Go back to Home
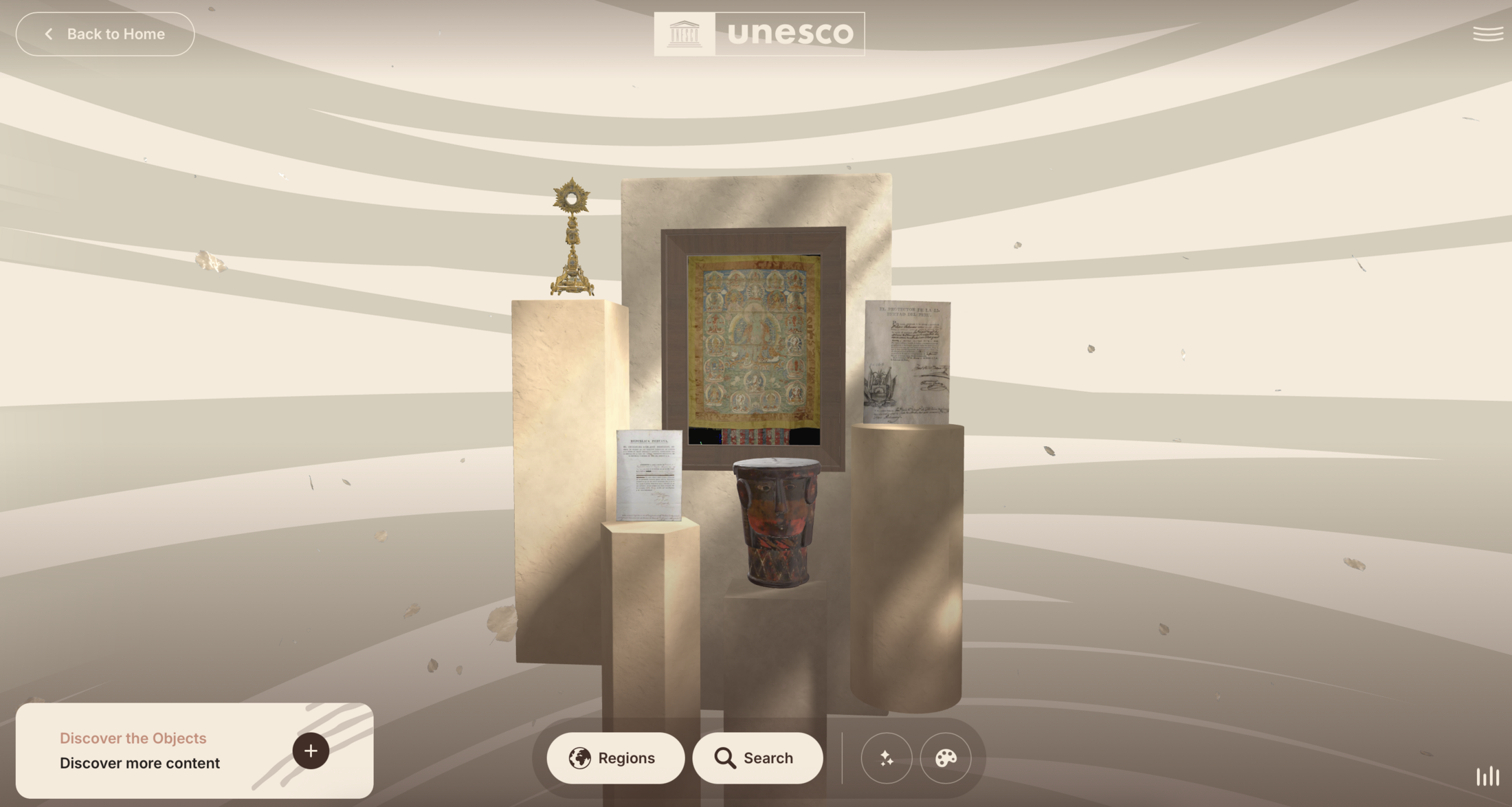The width and height of the screenshot is (1512, 807). pos(105,34)
